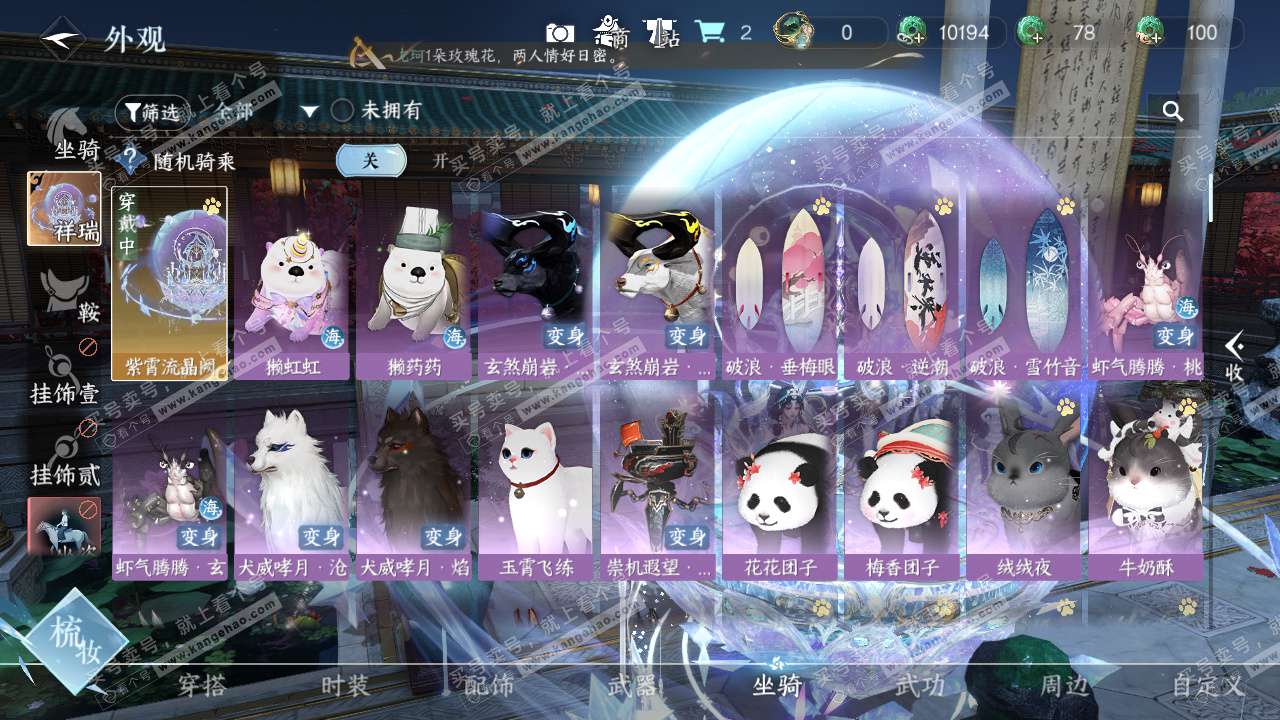The image size is (1280, 720).
Task: Collapse the panel with the 收 arrow
Action: [x=1235, y=356]
